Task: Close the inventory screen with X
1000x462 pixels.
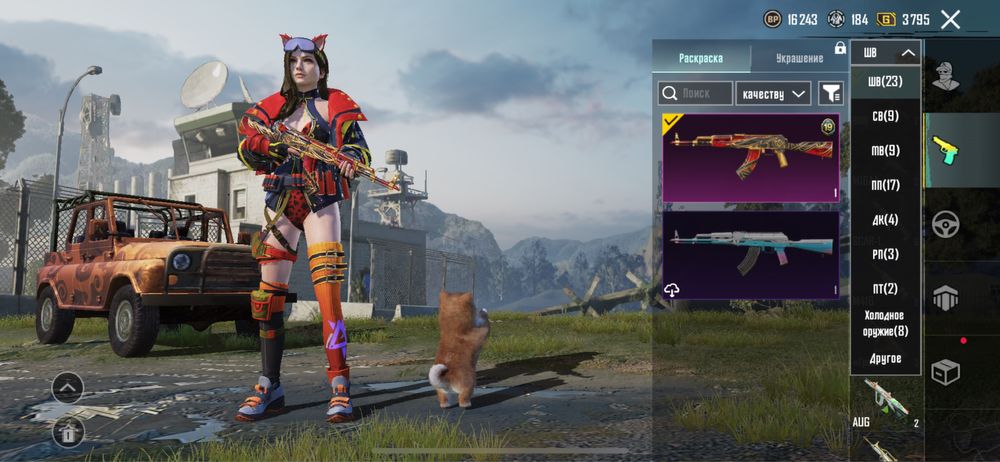Action: point(950,19)
